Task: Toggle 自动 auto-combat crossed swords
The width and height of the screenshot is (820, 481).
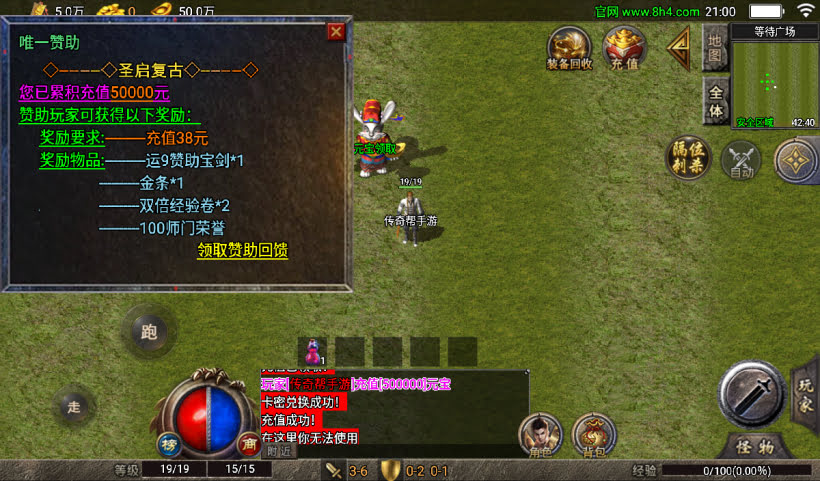Action: click(x=742, y=160)
